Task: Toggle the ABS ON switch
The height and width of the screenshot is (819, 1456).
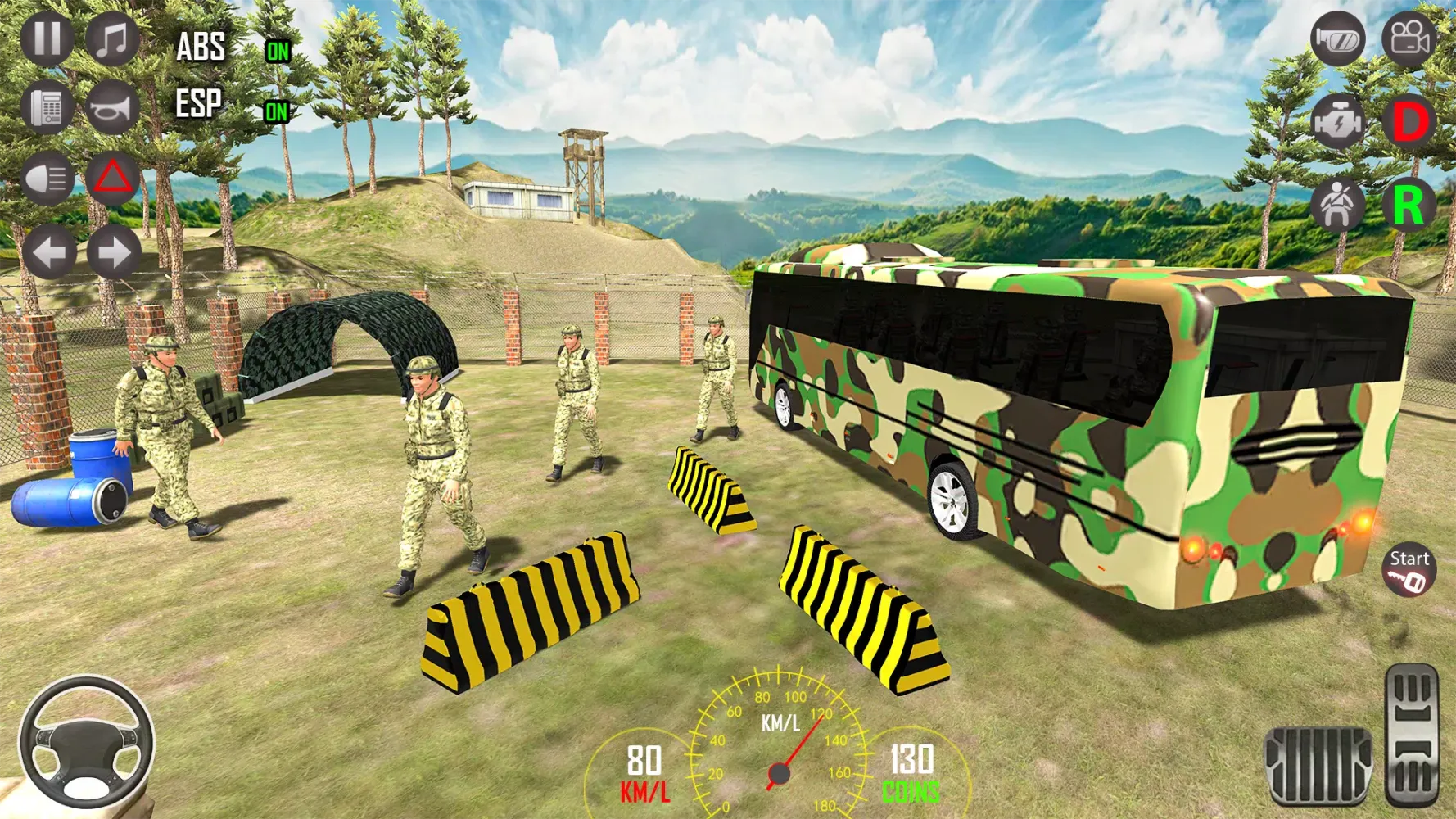Action: (278, 52)
